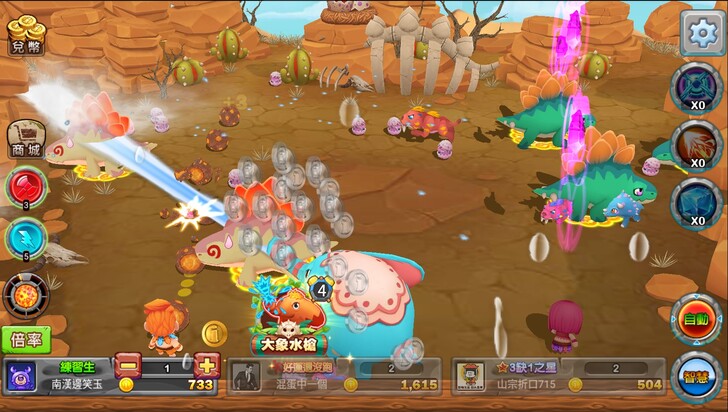The height and width of the screenshot is (412, 728).
Task: Use the fireball meteor skill
Action: (x=23, y=294)
